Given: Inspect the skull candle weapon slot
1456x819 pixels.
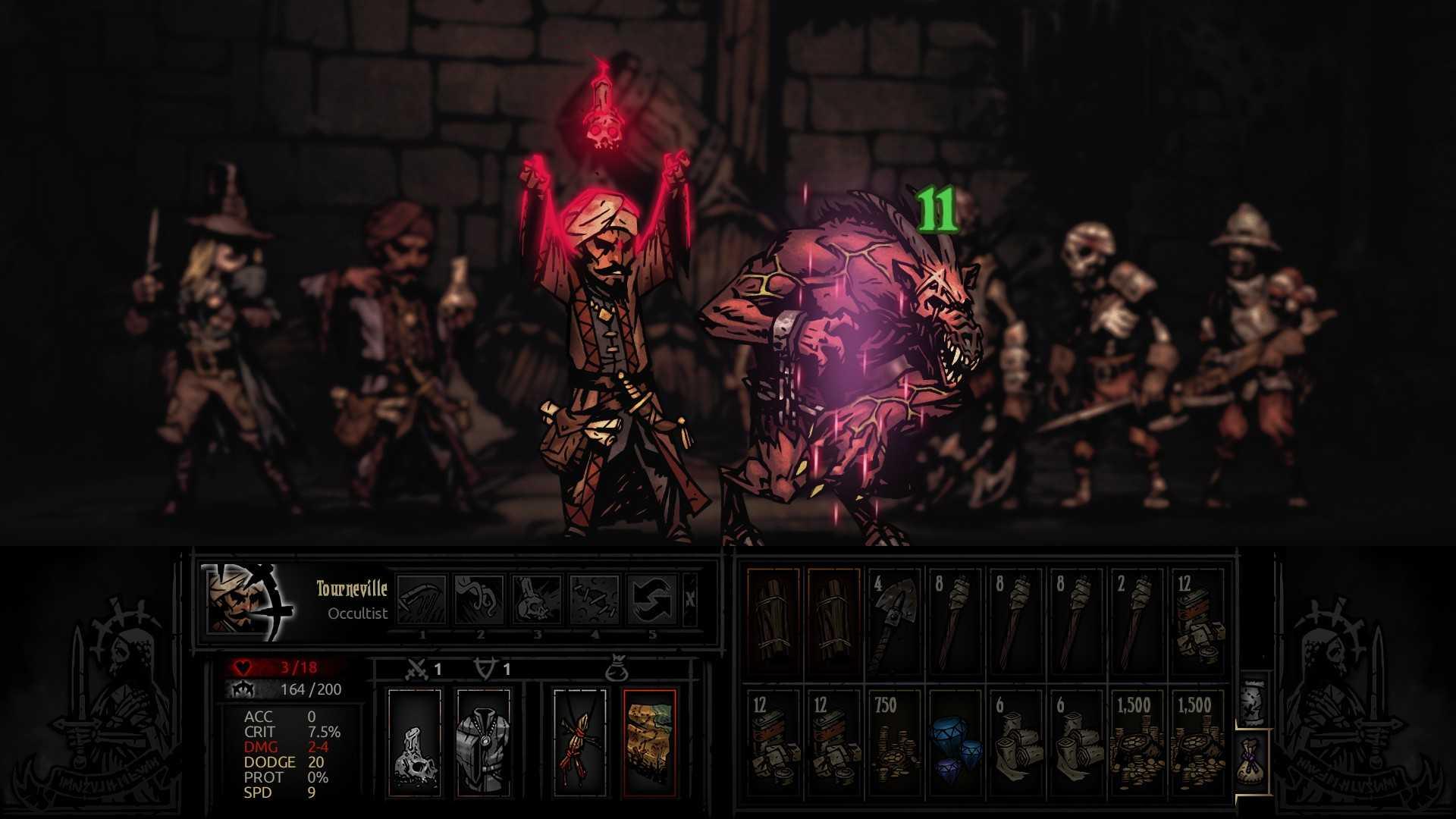Looking at the screenshot, I should [x=414, y=742].
